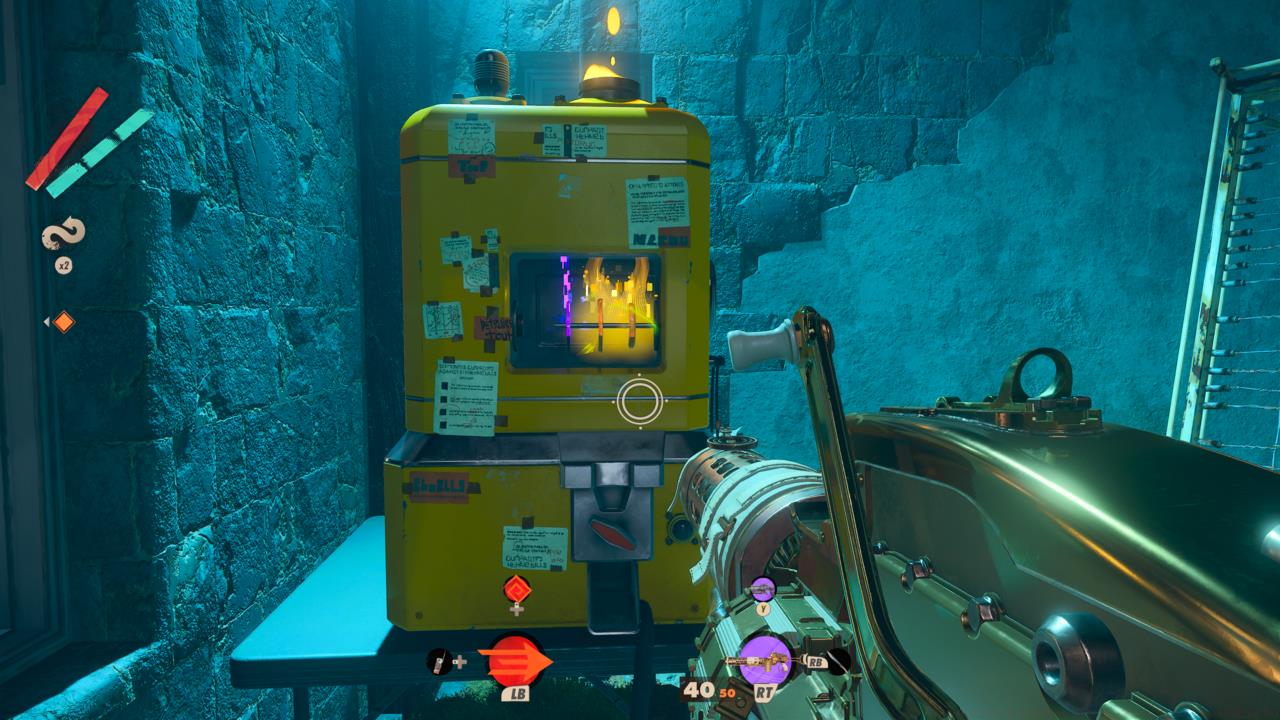The height and width of the screenshot is (720, 1280).
Task: Click the small pistol icon left of the LB prompt
Action: coord(438,662)
